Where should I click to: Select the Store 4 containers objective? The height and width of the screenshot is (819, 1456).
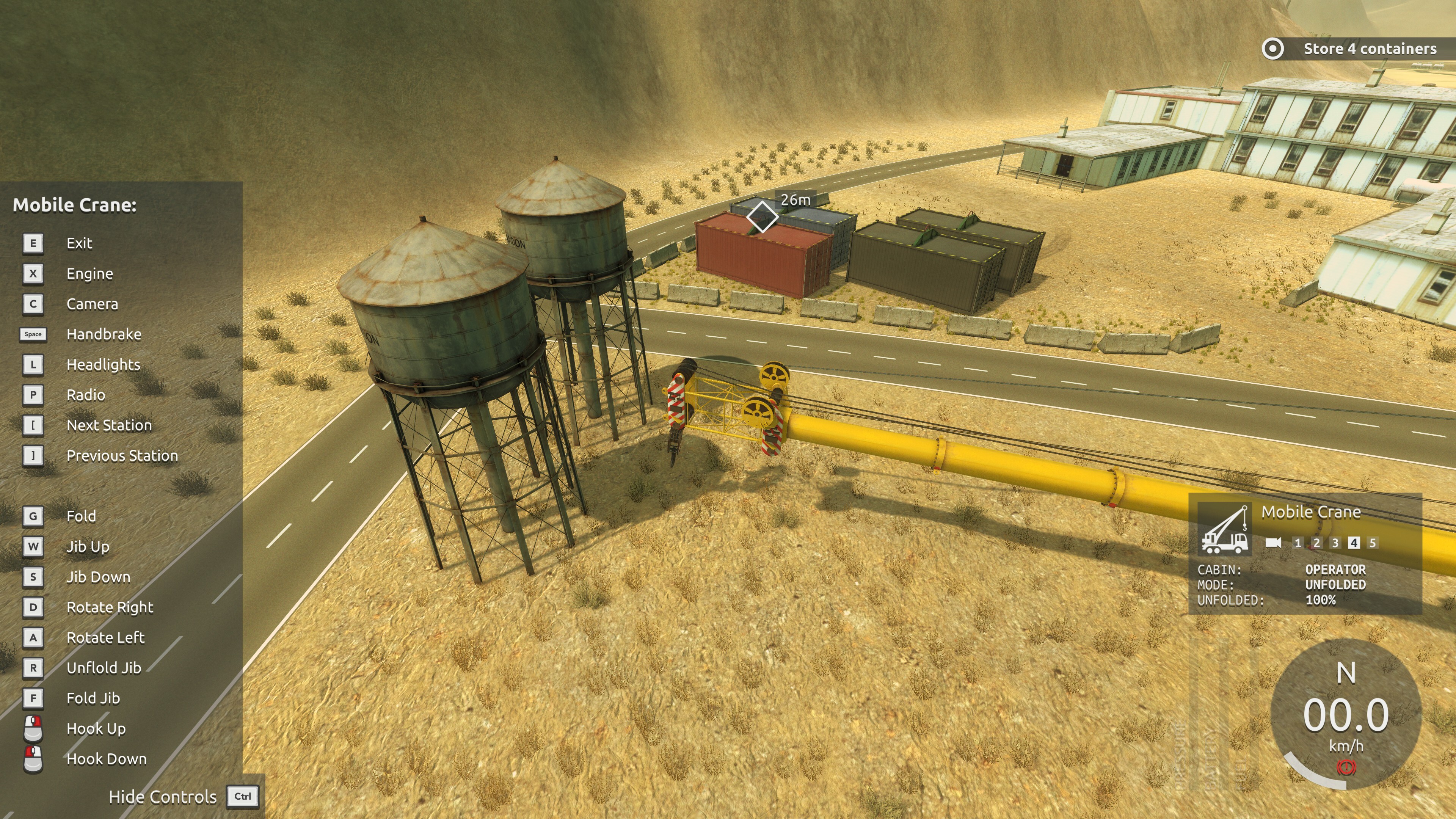pyautogui.click(x=1369, y=49)
